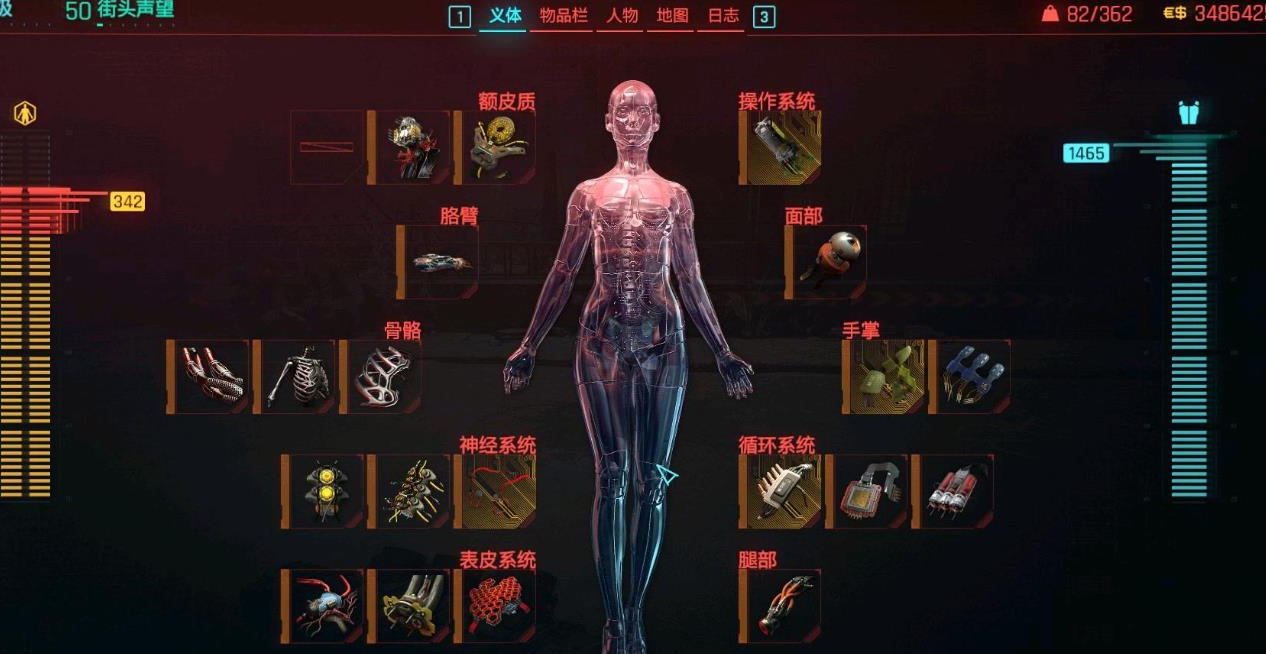Select the 操作系统 cyberware slot
Screen dimensions: 1266x654
[x=781, y=148]
